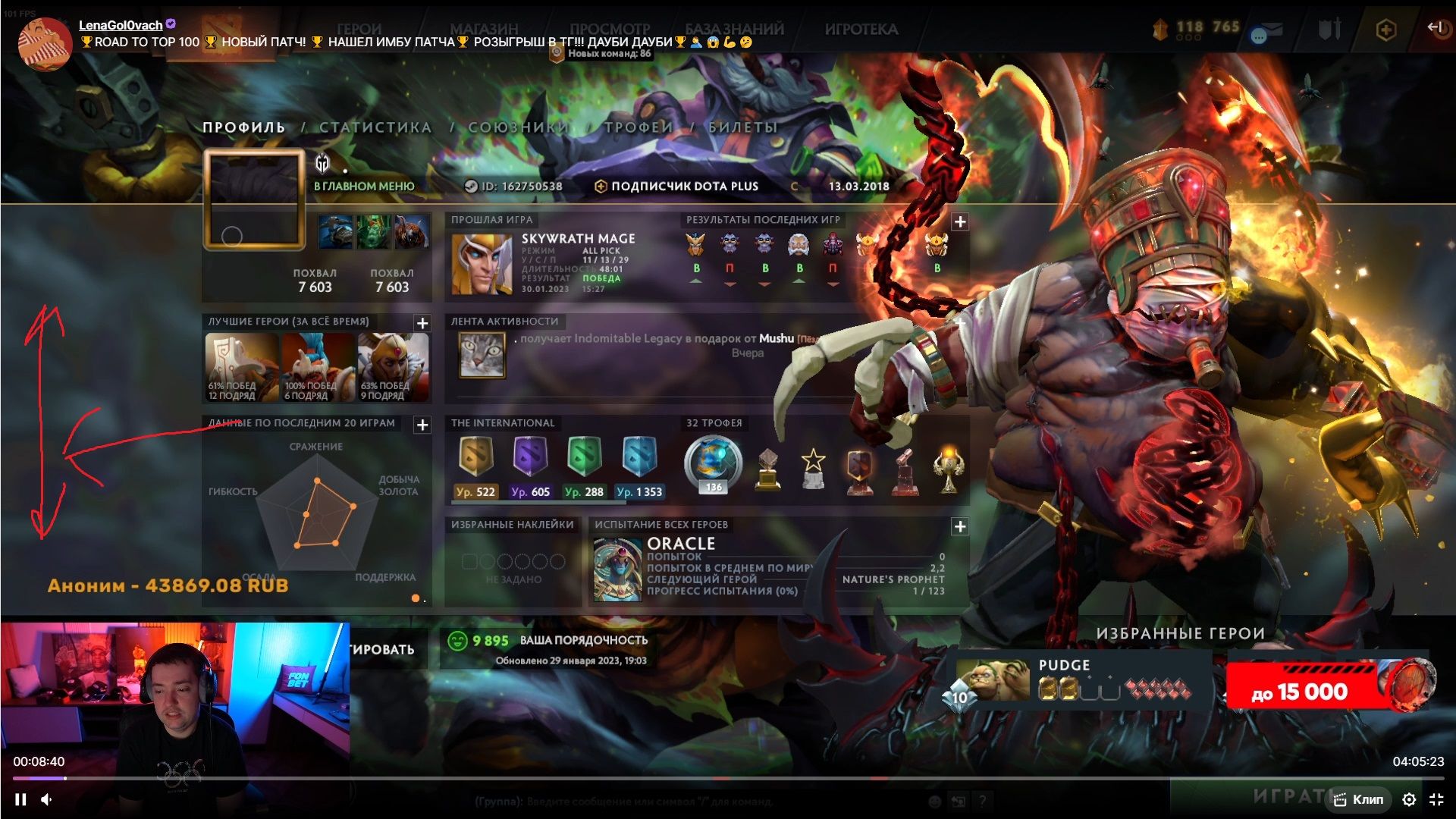Image resolution: width=1456 pixels, height=819 pixels.
Task: Go to the Билеты tab
Action: coord(742,127)
